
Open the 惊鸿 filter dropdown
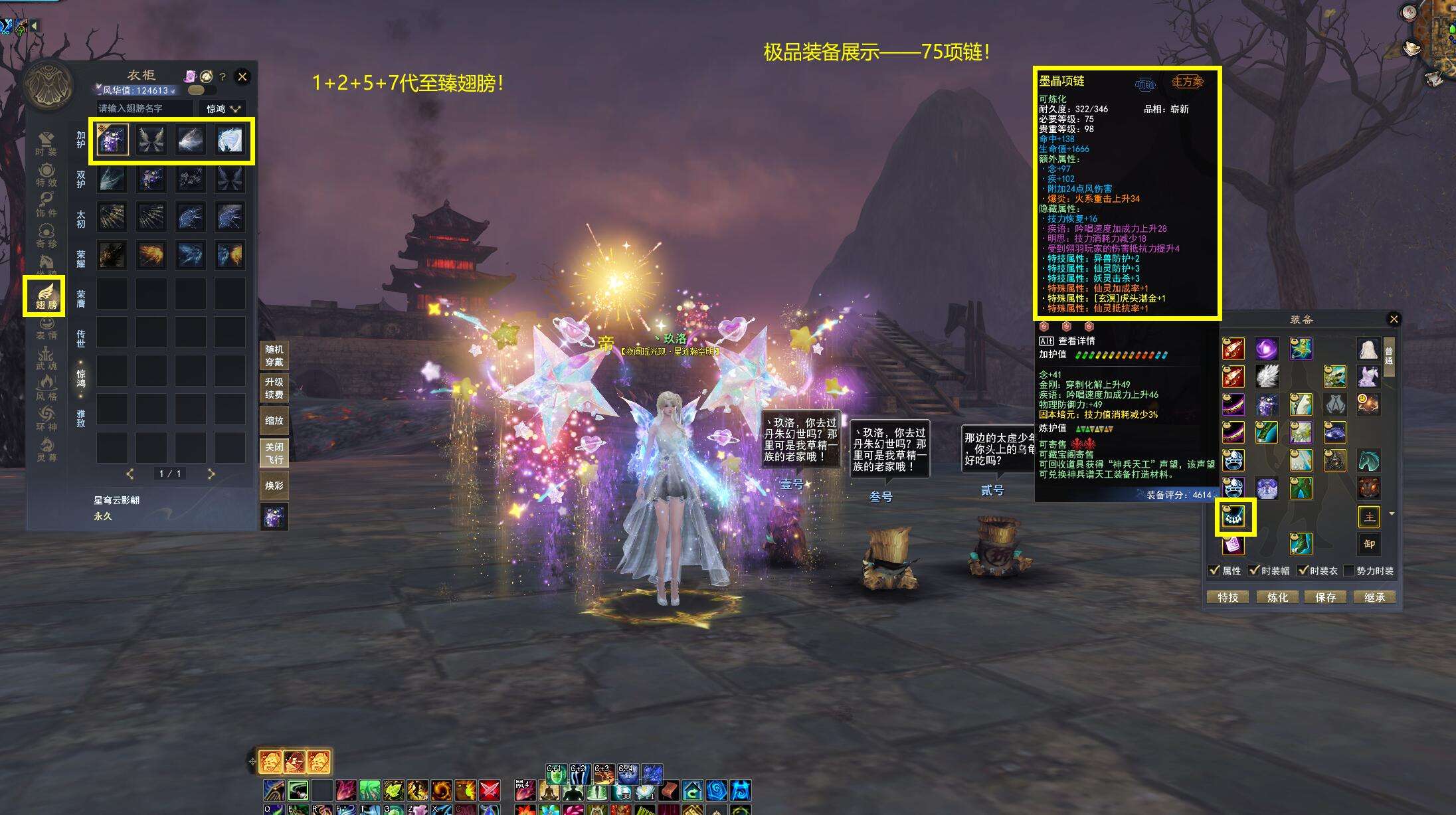[x=223, y=108]
